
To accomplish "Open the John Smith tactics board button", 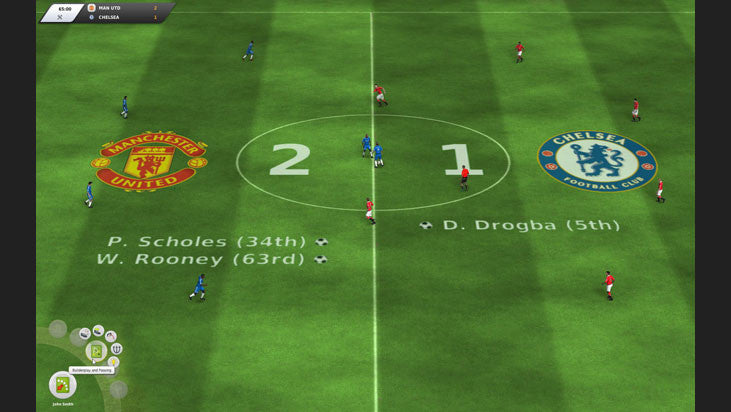I will click(62, 384).
